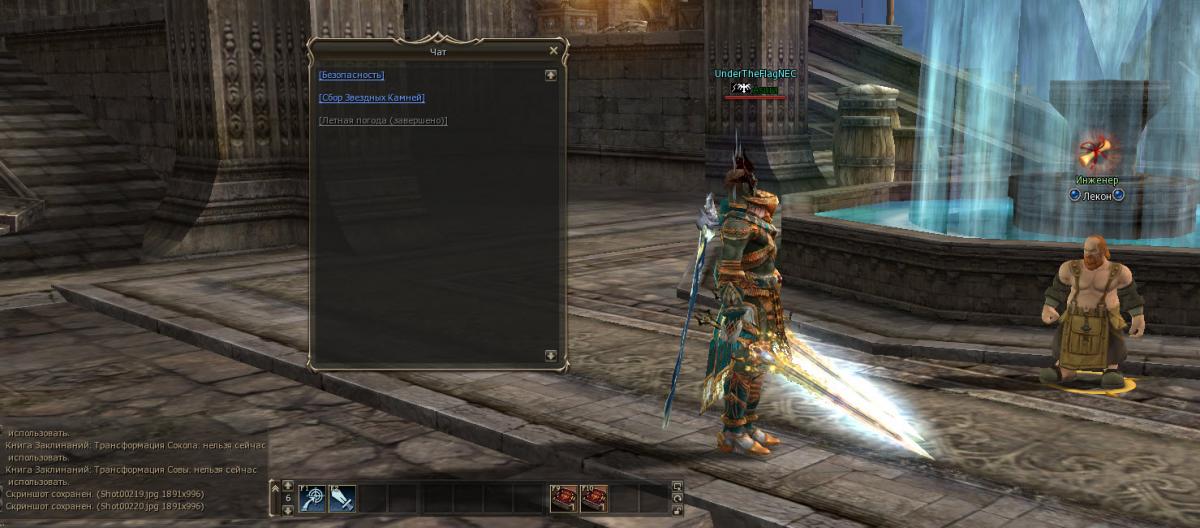This screenshot has height=528, width=1200.
Task: Click the Чат window's scroll-down arrow
Action: [550, 355]
